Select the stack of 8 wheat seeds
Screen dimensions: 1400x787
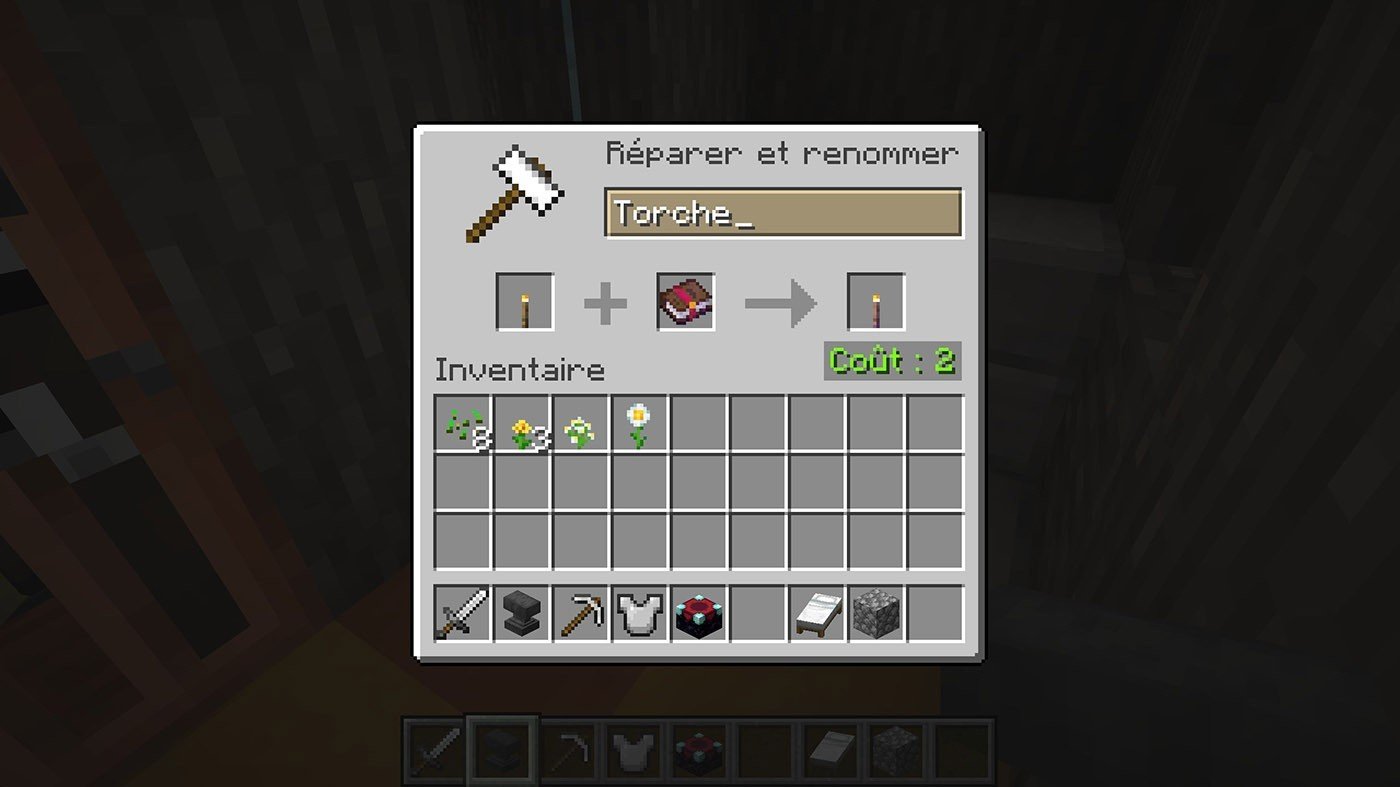pos(463,424)
